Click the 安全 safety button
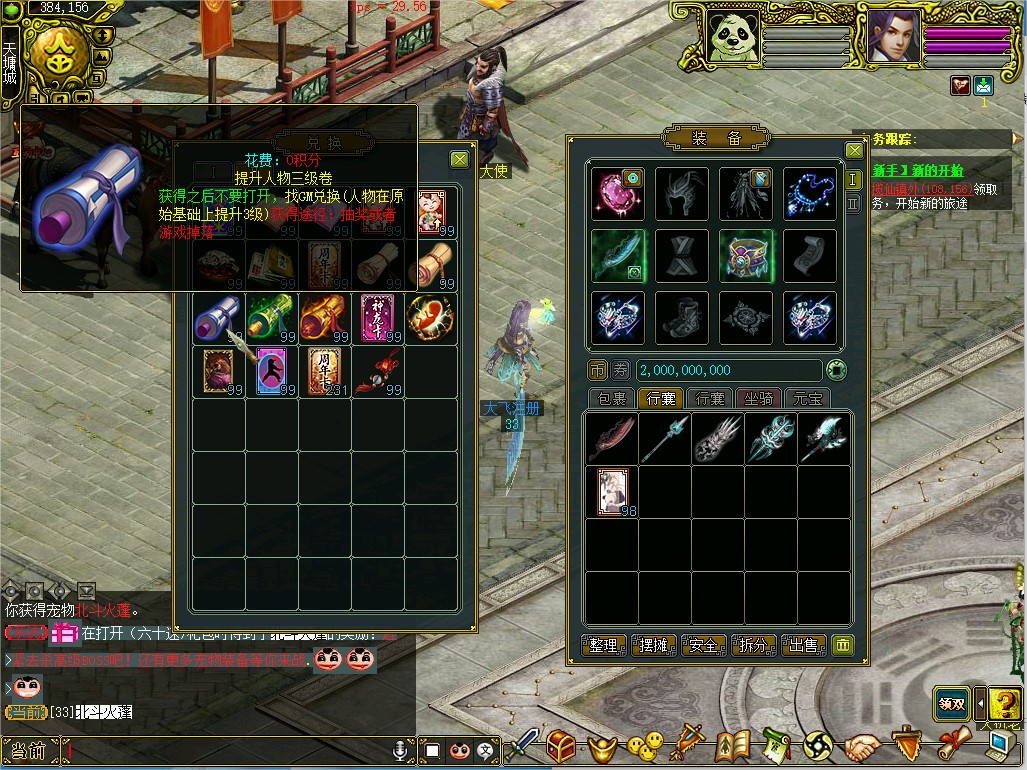The image size is (1027, 770). (x=704, y=645)
